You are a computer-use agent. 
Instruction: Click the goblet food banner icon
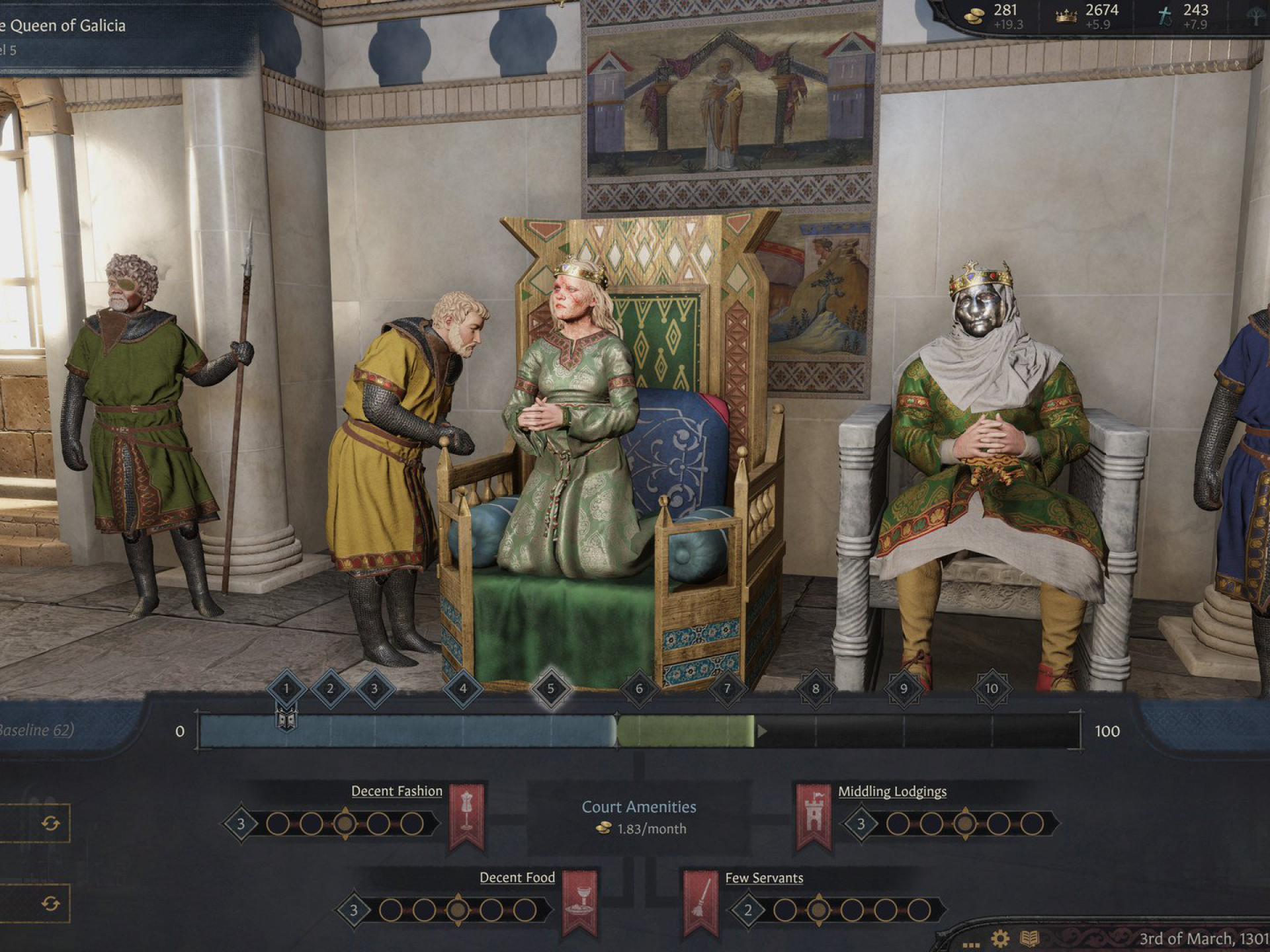point(579,902)
